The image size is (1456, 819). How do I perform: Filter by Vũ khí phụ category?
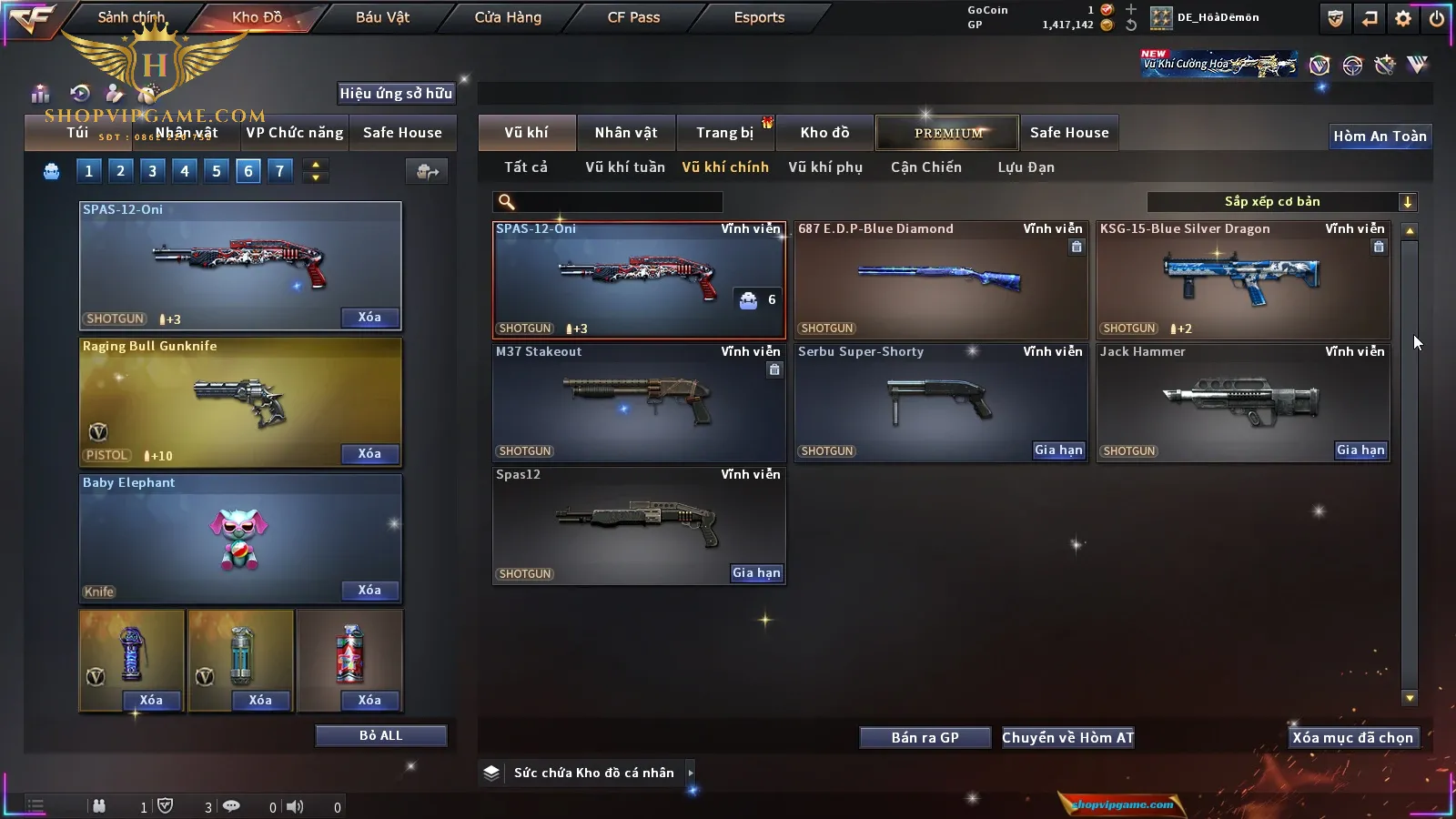point(824,167)
